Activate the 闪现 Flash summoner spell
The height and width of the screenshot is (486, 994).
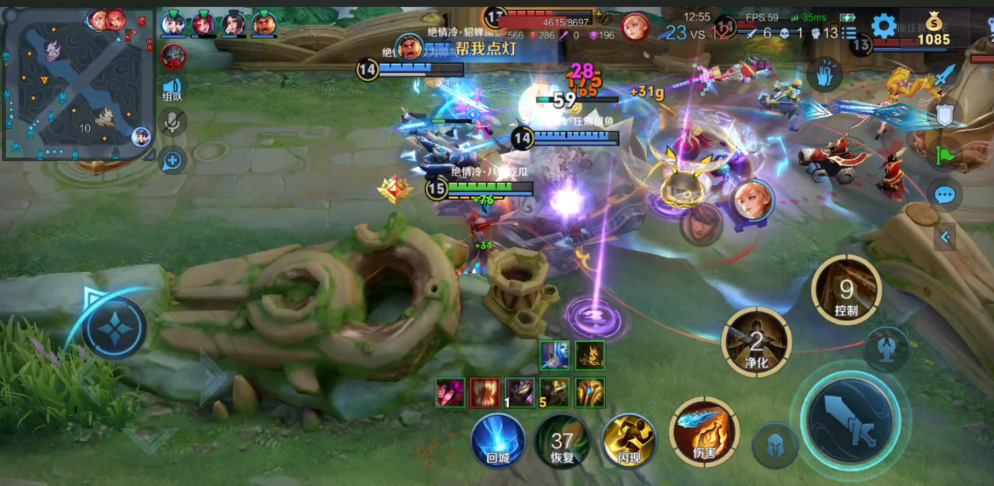pyautogui.click(x=628, y=441)
